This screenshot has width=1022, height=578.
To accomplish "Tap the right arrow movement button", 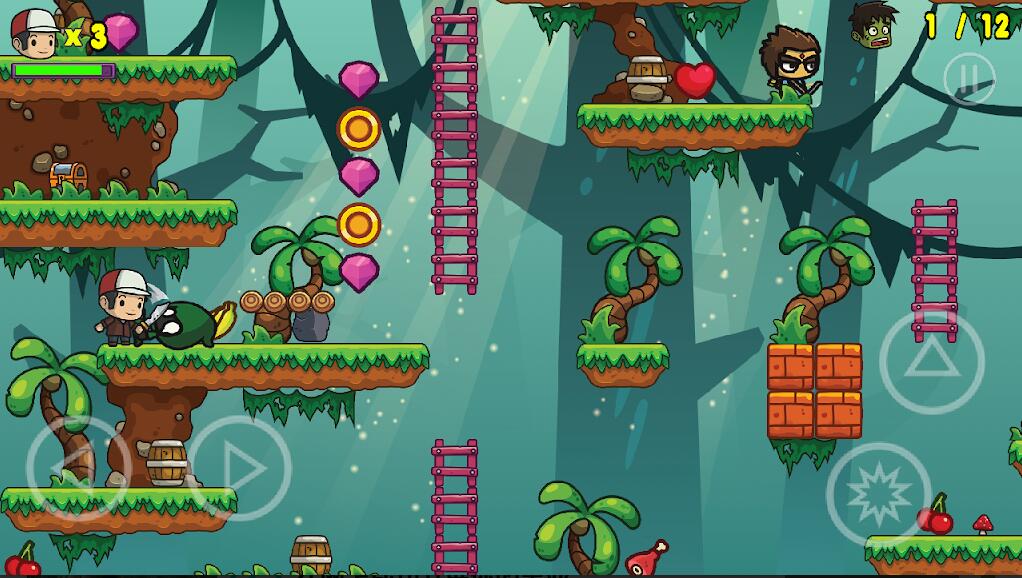I will [240, 467].
